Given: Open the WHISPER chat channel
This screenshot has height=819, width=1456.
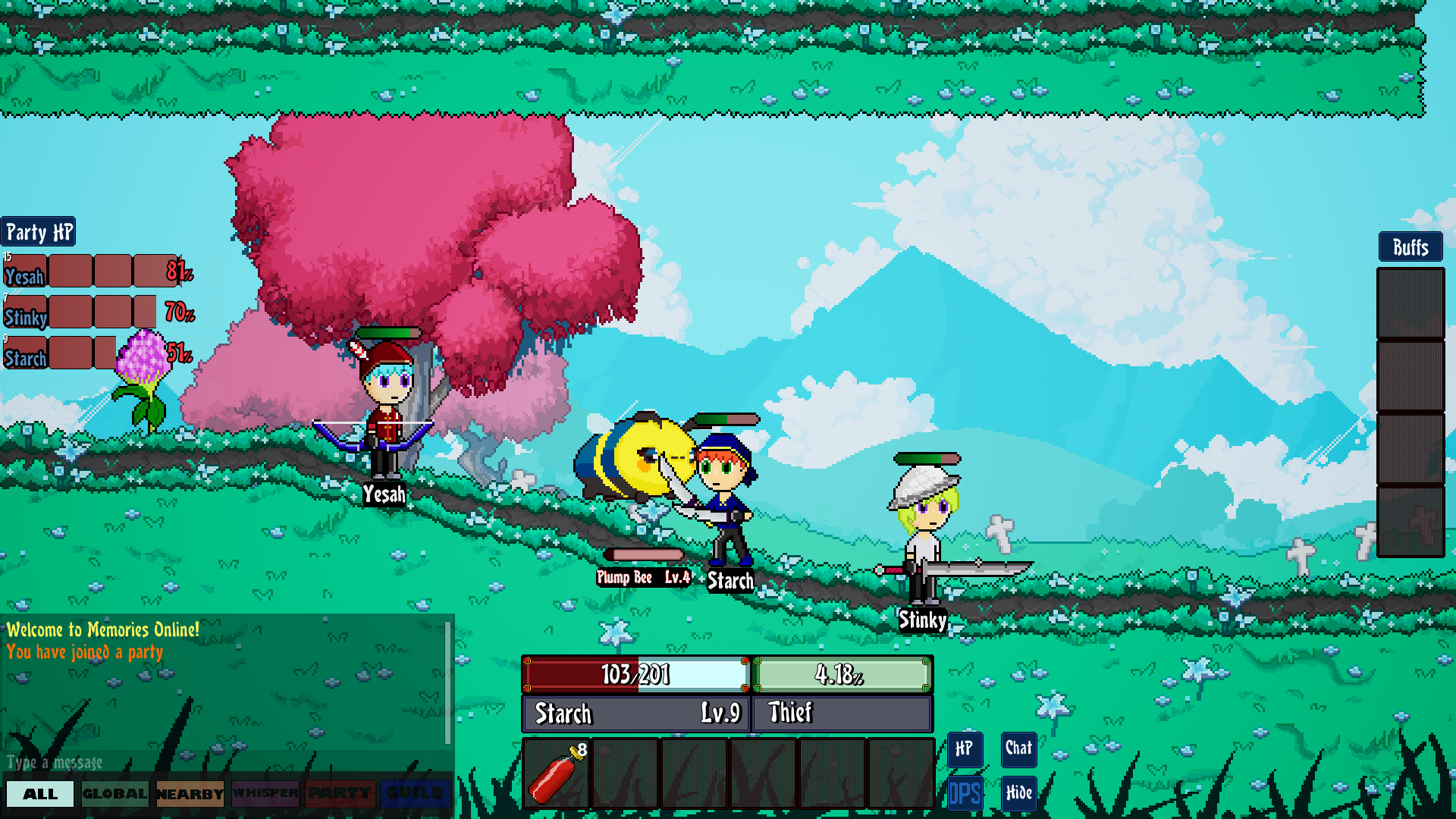Looking at the screenshot, I should coord(265,794).
